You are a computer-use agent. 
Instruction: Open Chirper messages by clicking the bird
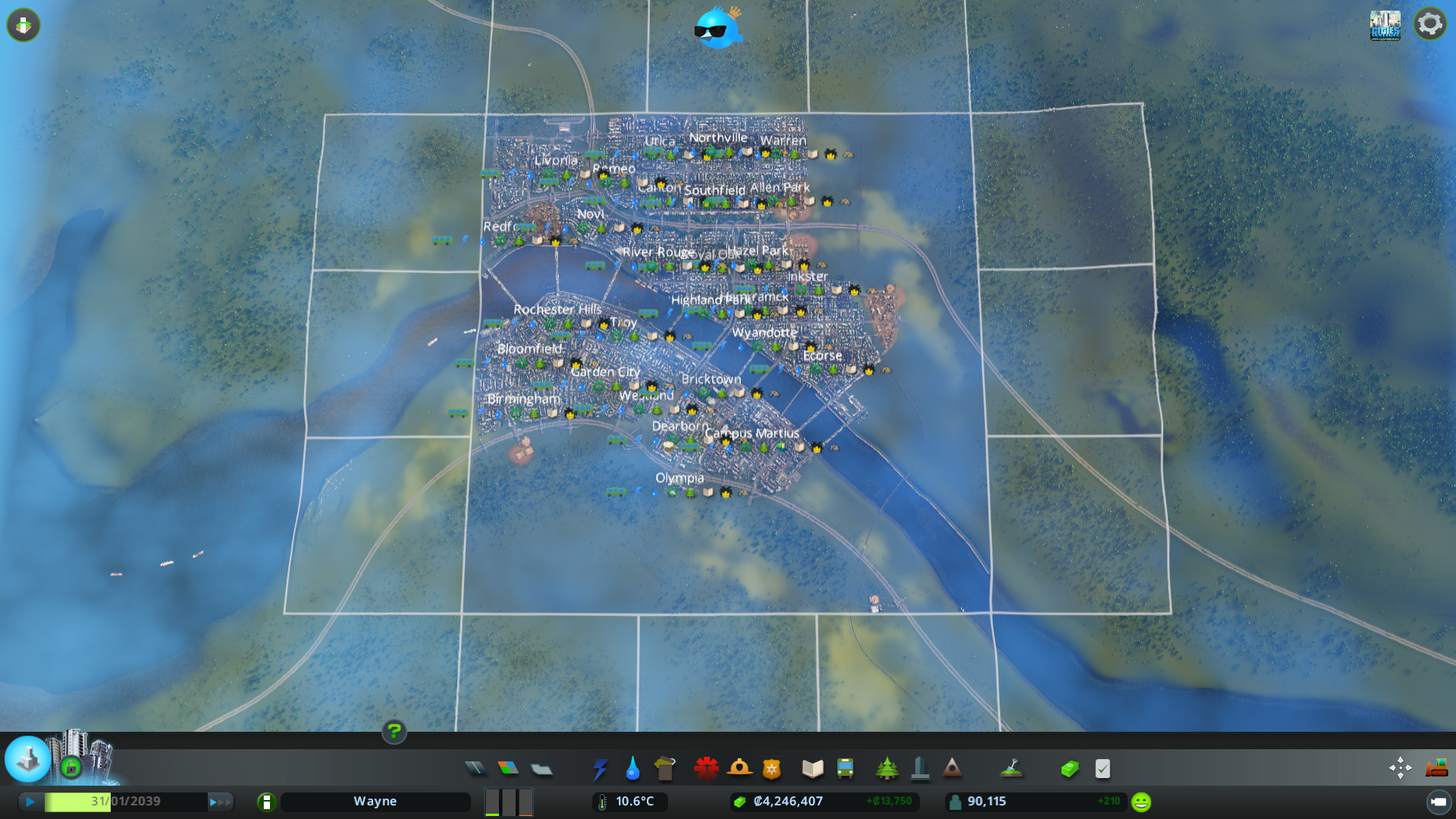[x=717, y=28]
